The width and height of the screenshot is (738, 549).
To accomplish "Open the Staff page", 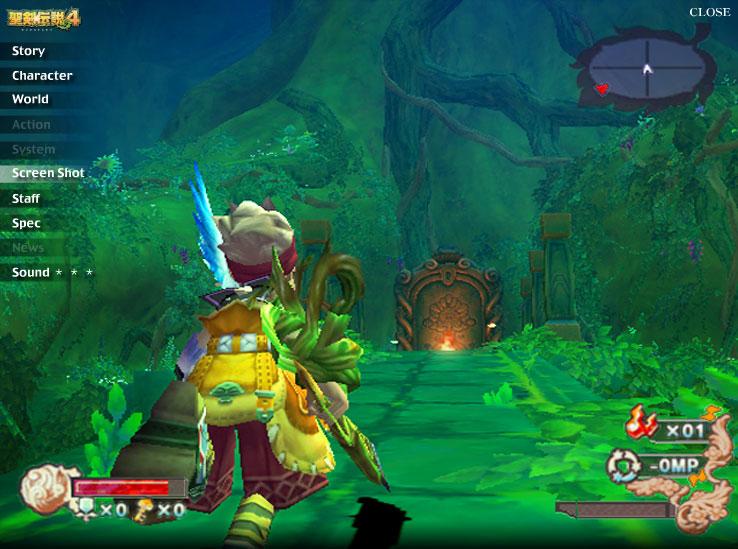I will (26, 199).
